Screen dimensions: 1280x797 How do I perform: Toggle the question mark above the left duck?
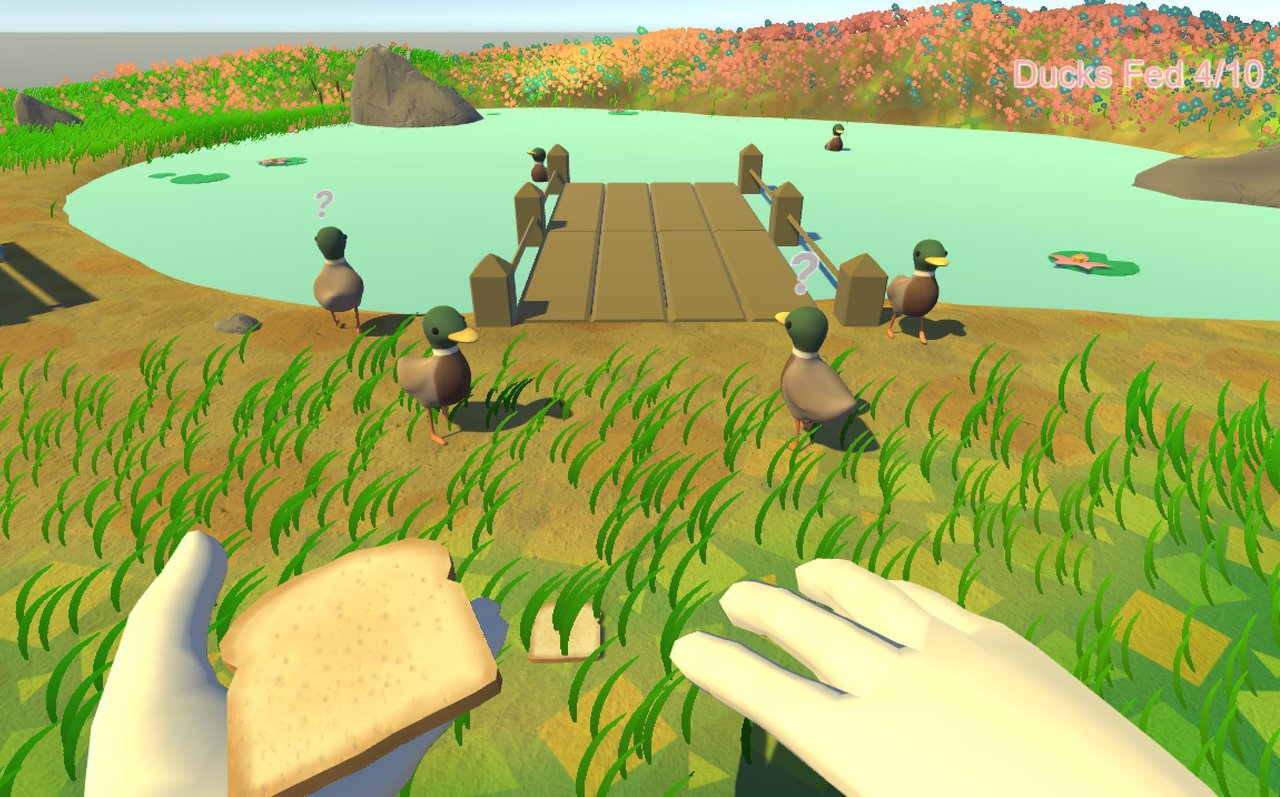point(322,205)
